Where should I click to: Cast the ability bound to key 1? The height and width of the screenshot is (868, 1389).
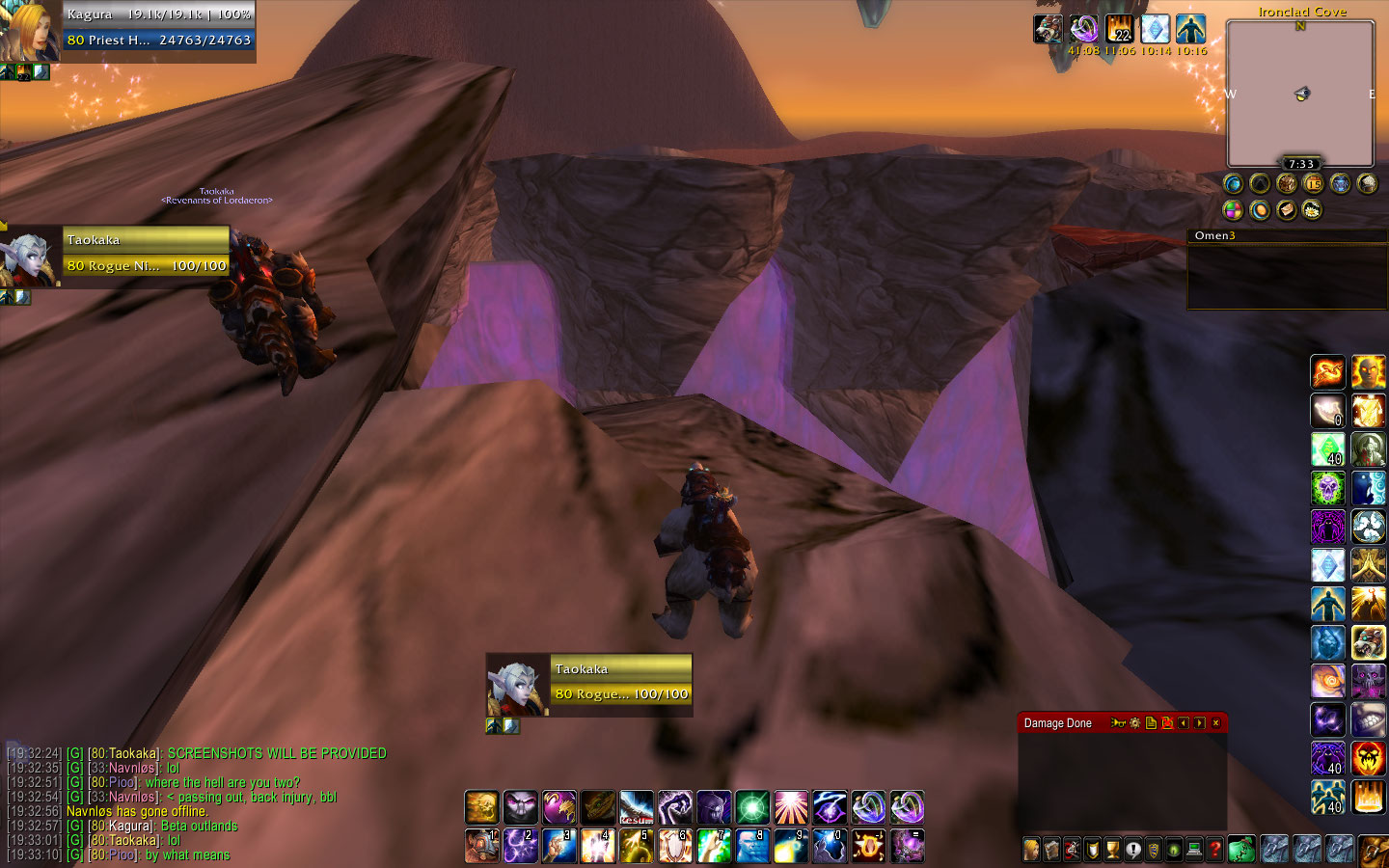click(481, 846)
